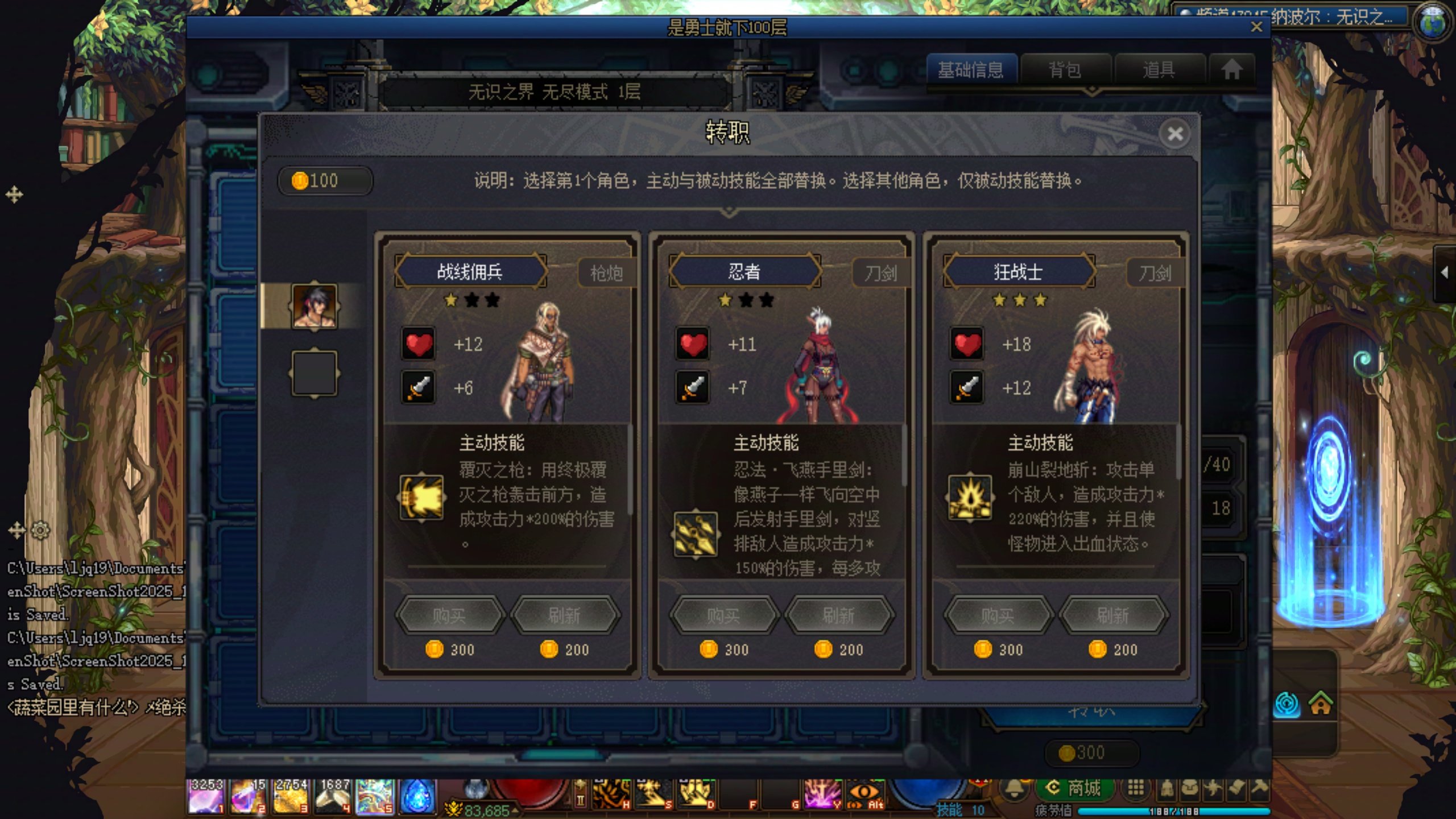The height and width of the screenshot is (819, 1456).
Task: Open the 道具 tab
Action: point(1159,69)
